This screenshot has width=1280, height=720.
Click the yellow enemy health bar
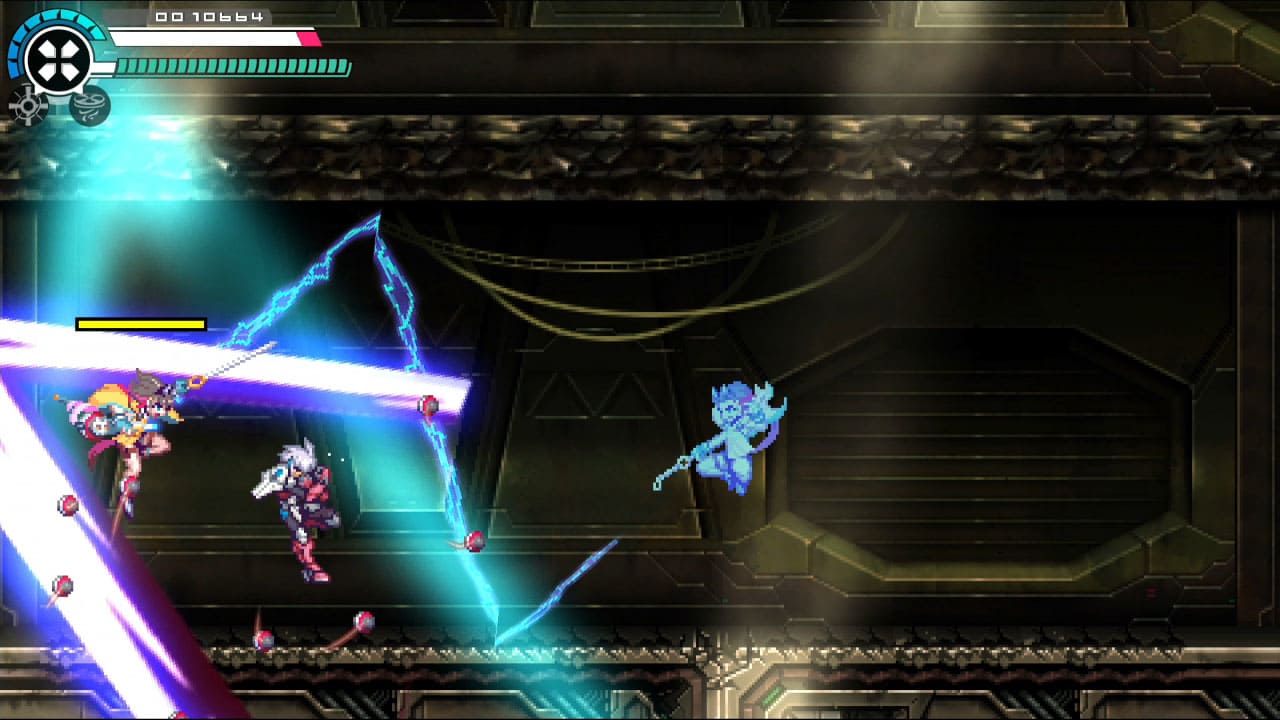click(x=138, y=324)
